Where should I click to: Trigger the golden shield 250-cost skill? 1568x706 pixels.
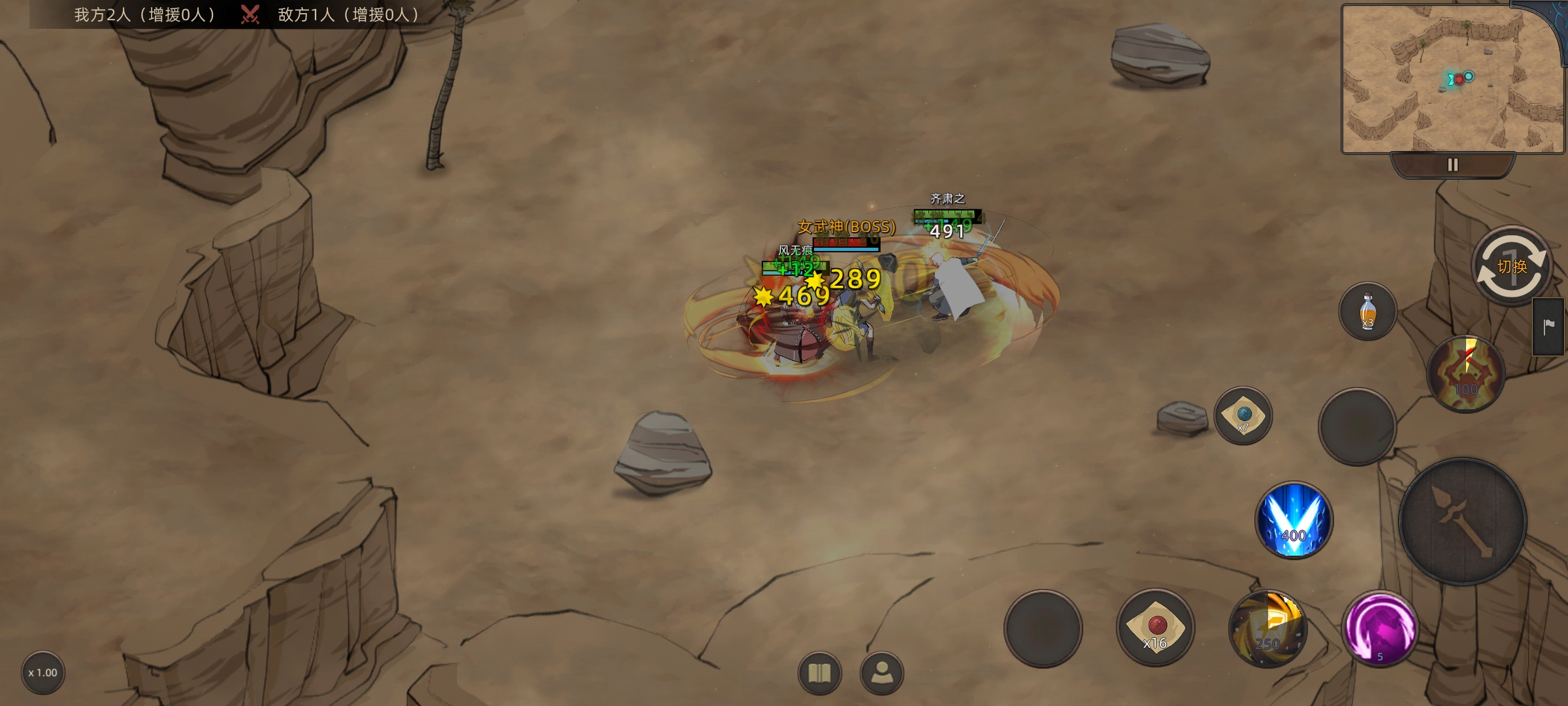(x=1267, y=629)
